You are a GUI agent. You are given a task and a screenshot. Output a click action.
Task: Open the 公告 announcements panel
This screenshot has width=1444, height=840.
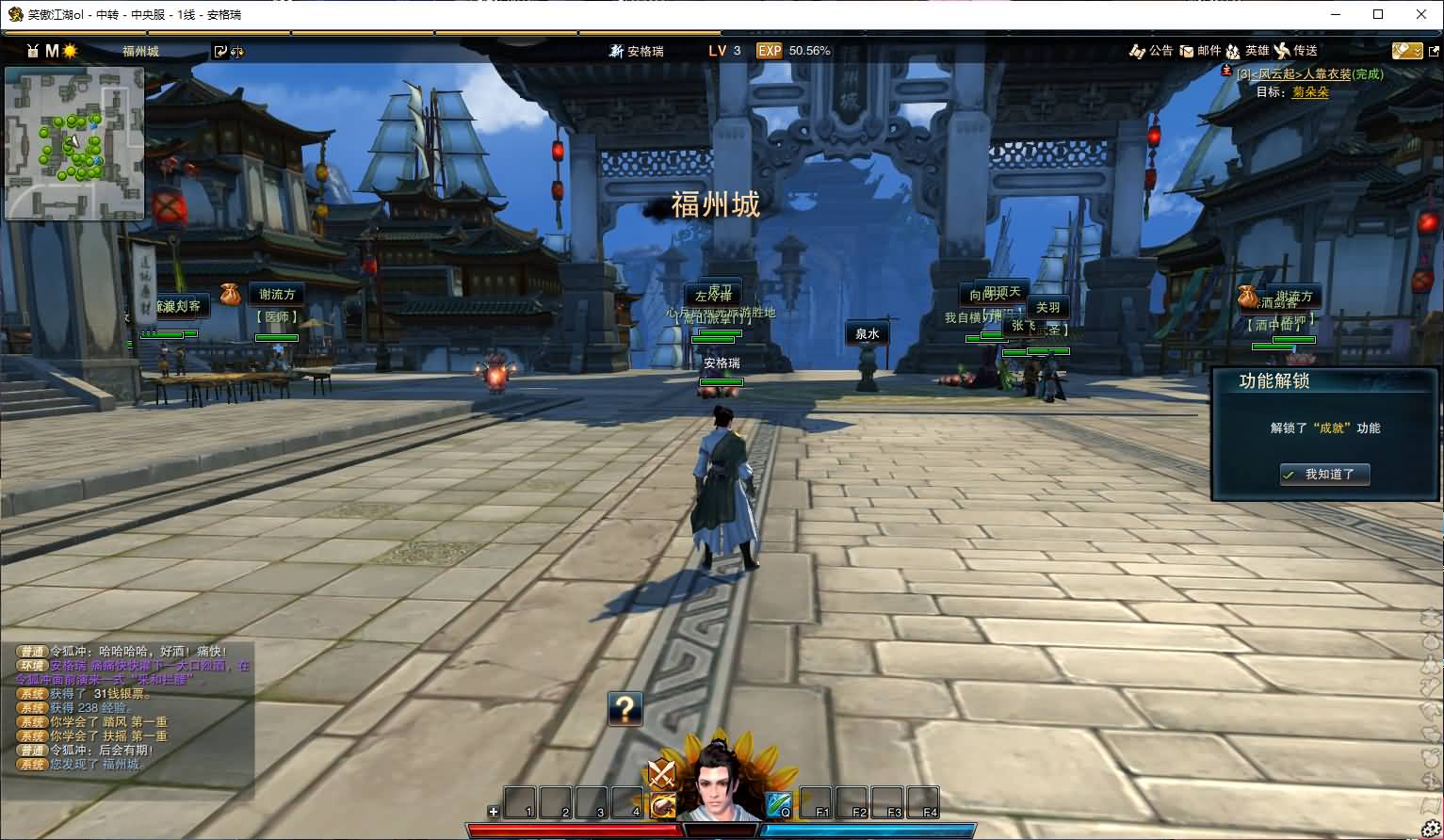coord(1151,51)
